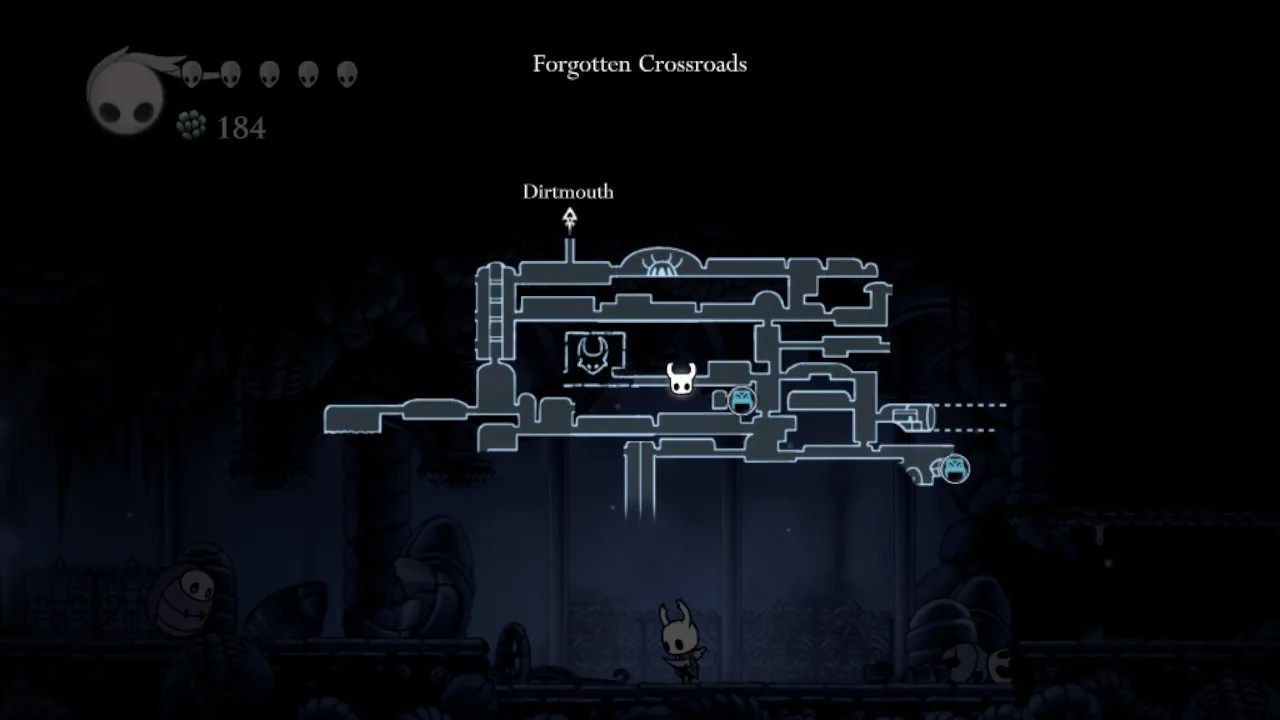The width and height of the screenshot is (1280, 720).
Task: Click the Dirtmouth area label text
Action: coord(568,192)
